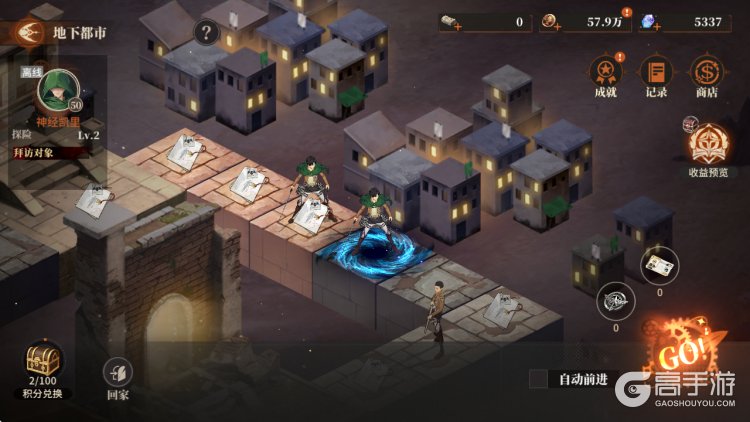The width and height of the screenshot is (750, 422).
Task: Go back using the 地下都市 back arrow
Action: tap(29, 32)
